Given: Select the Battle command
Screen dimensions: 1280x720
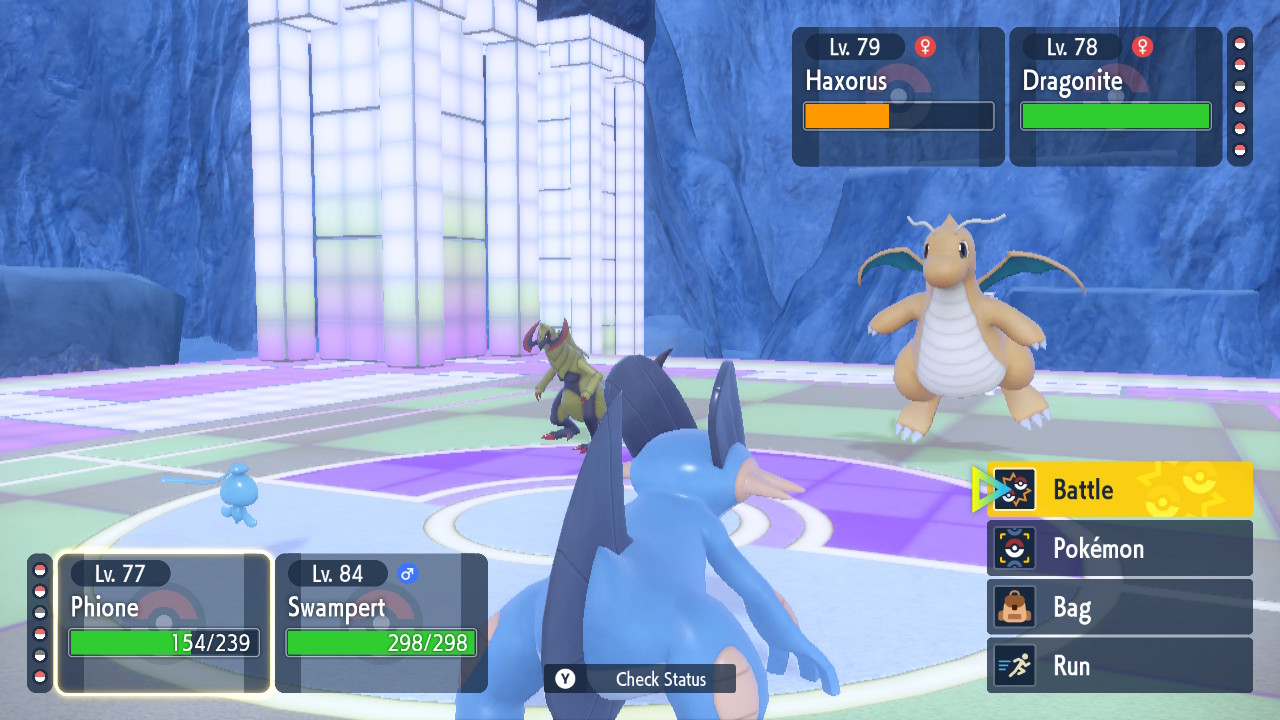Looking at the screenshot, I should pyautogui.click(x=1120, y=490).
